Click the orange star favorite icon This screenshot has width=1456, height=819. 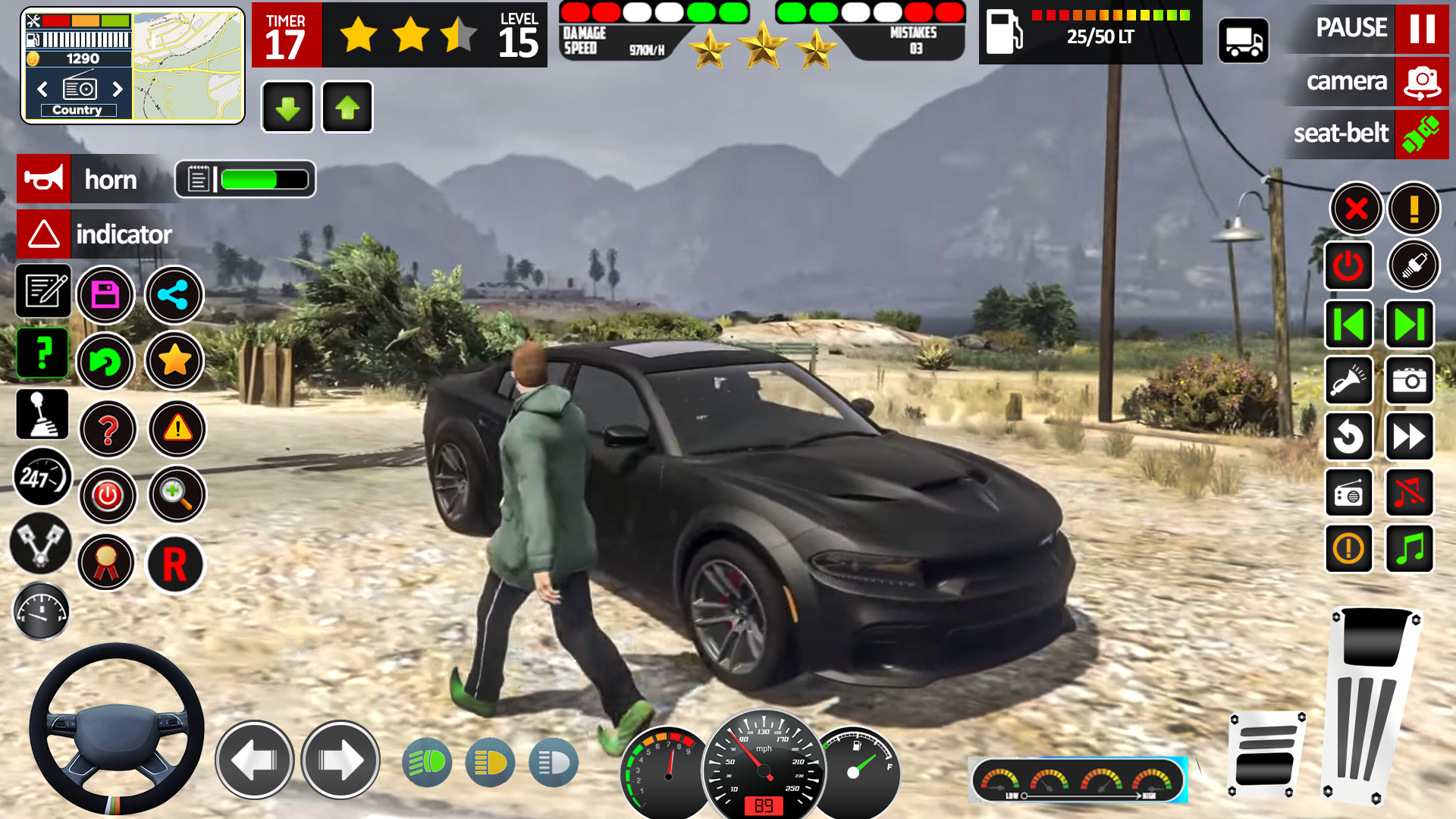point(173,362)
